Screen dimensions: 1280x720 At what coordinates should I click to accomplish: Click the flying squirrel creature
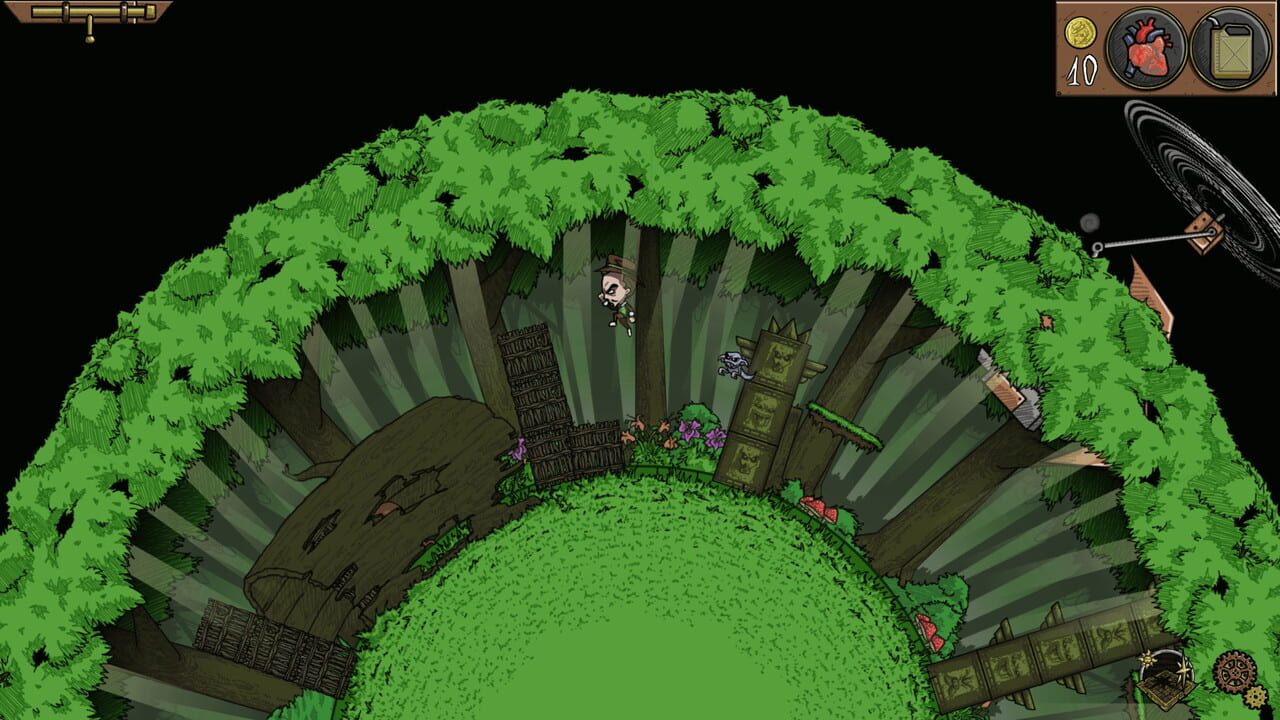tap(732, 363)
